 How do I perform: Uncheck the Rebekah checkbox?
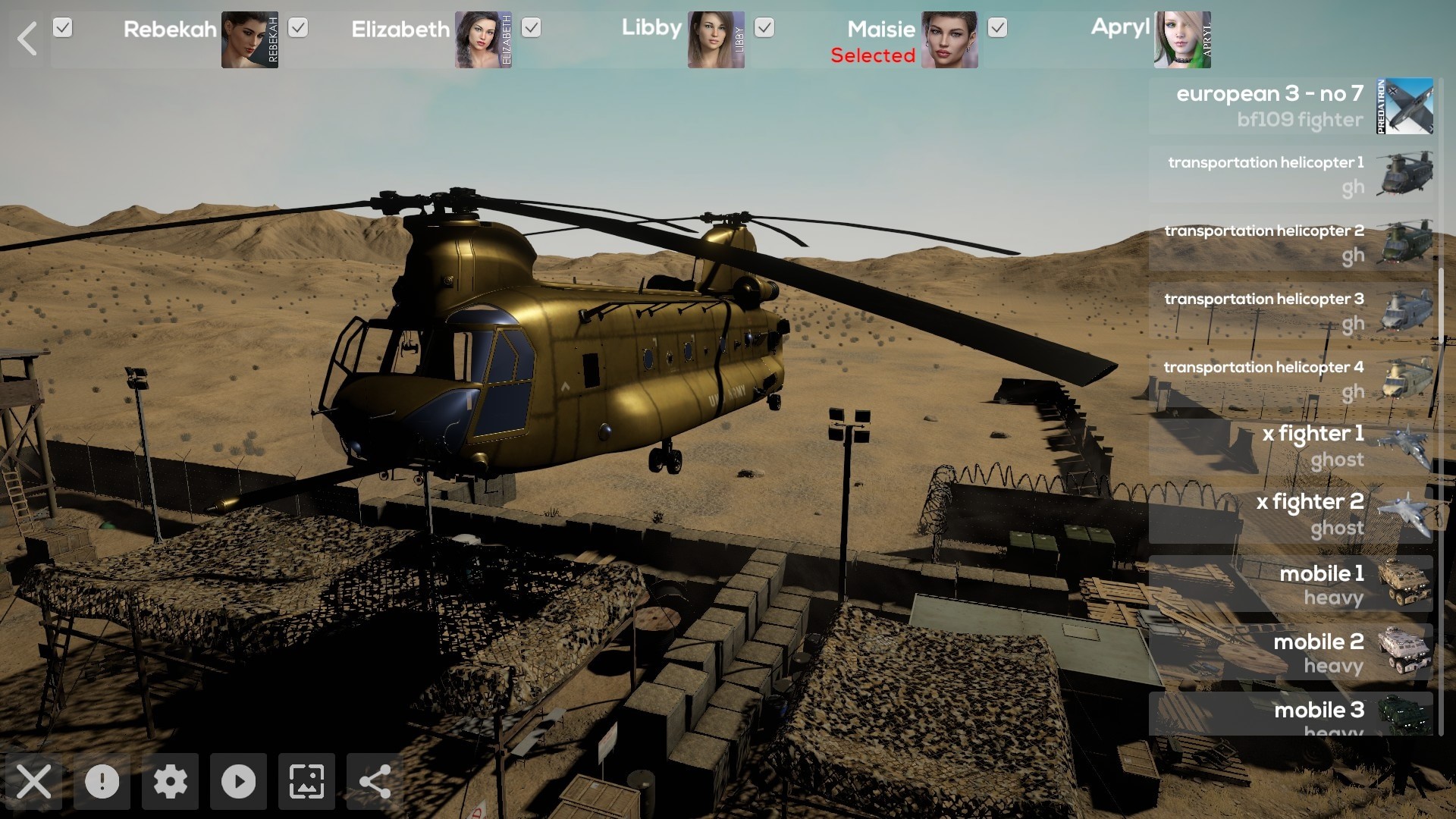pos(62,28)
